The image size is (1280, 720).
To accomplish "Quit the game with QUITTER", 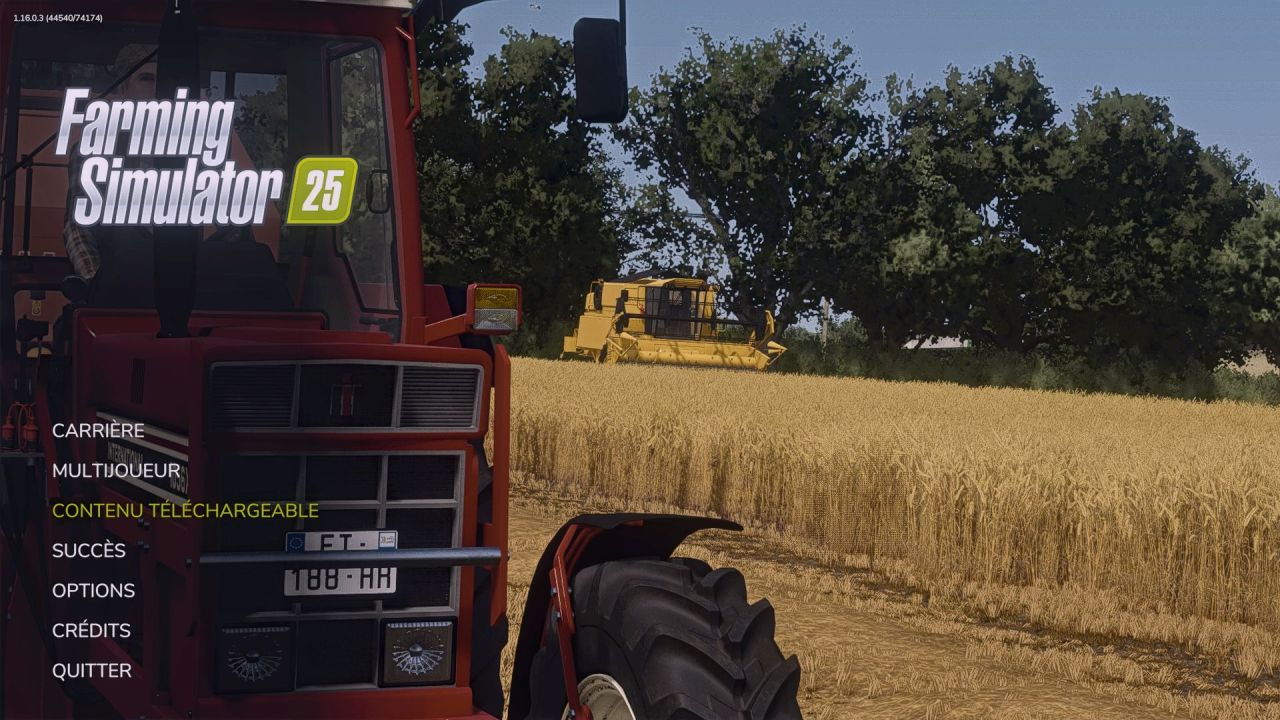I will pos(91,669).
